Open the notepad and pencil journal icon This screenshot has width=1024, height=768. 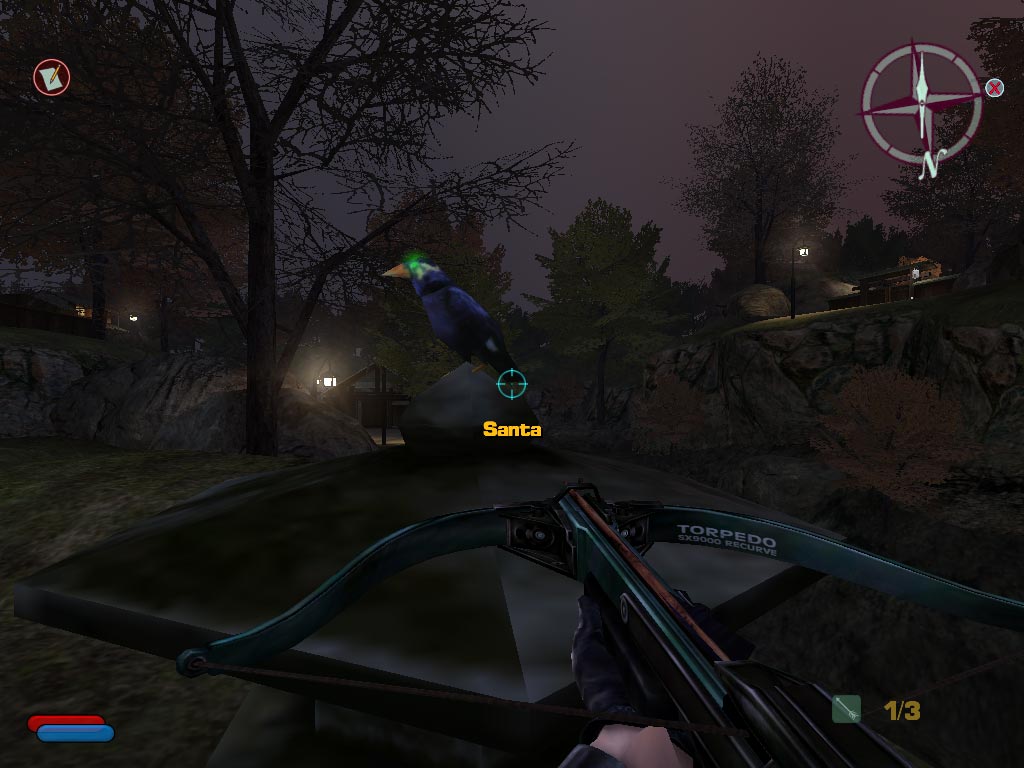click(50, 77)
